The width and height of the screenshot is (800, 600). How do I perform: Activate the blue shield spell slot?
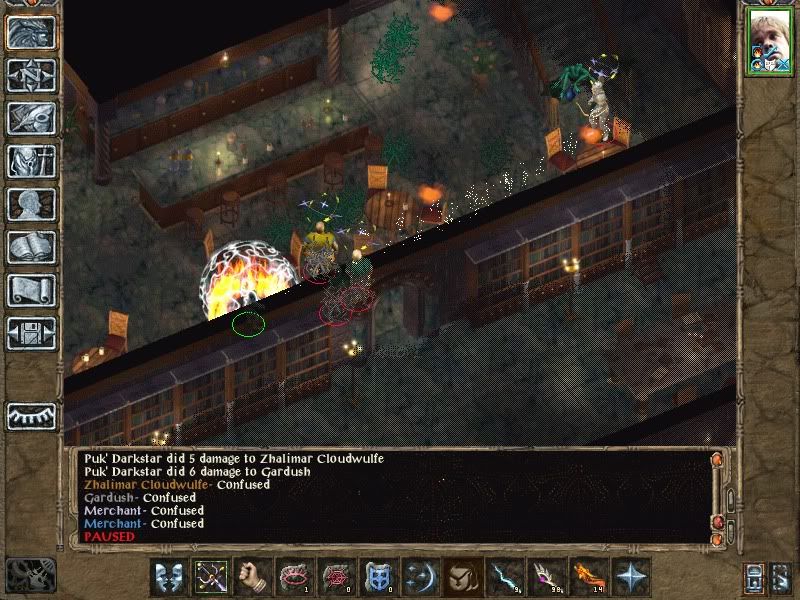tap(378, 577)
